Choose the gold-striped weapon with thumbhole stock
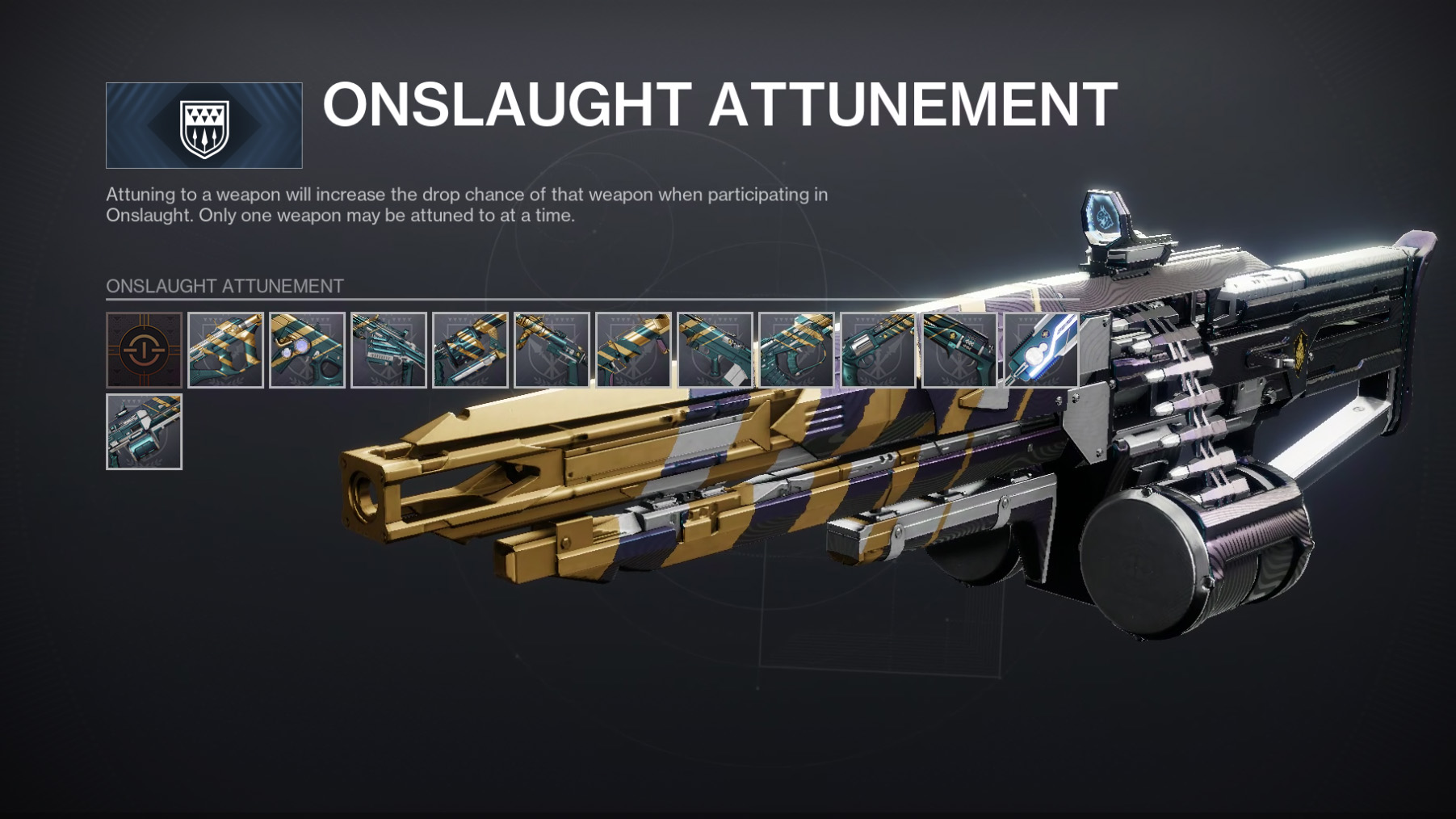 (x=225, y=350)
